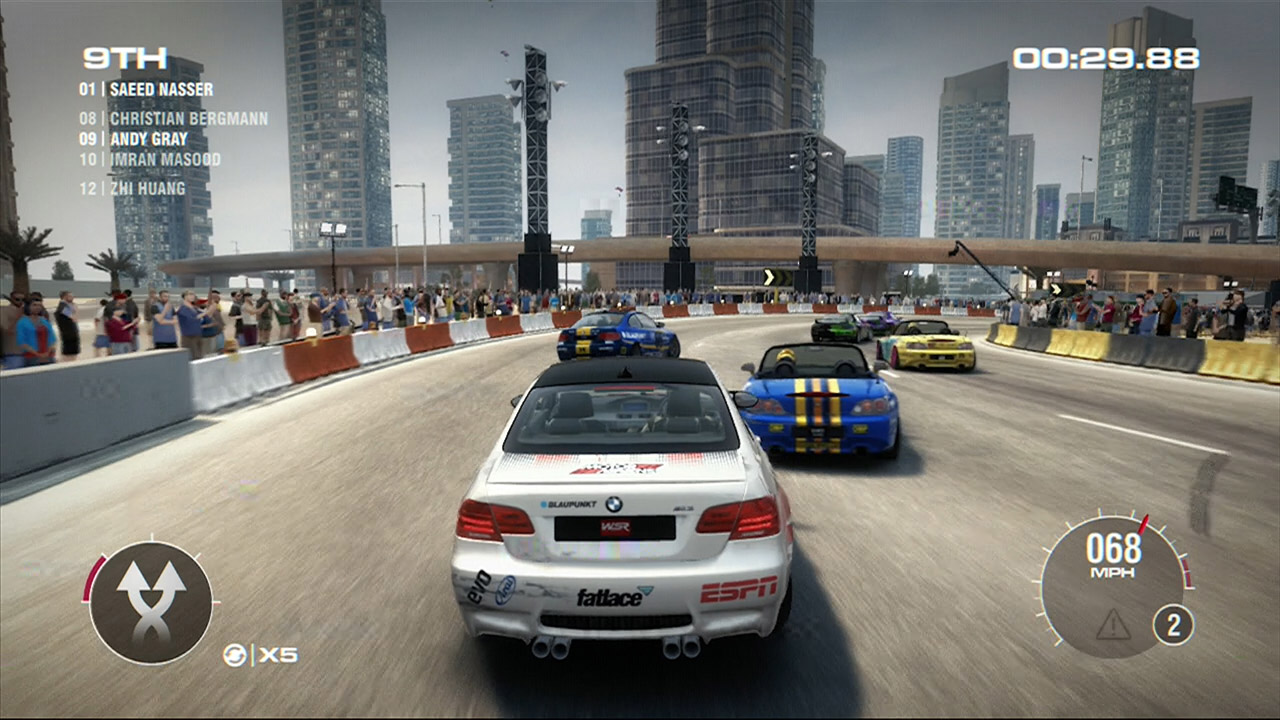Click the damage warning triangle icon
This screenshot has width=1280, height=720.
point(1112,625)
